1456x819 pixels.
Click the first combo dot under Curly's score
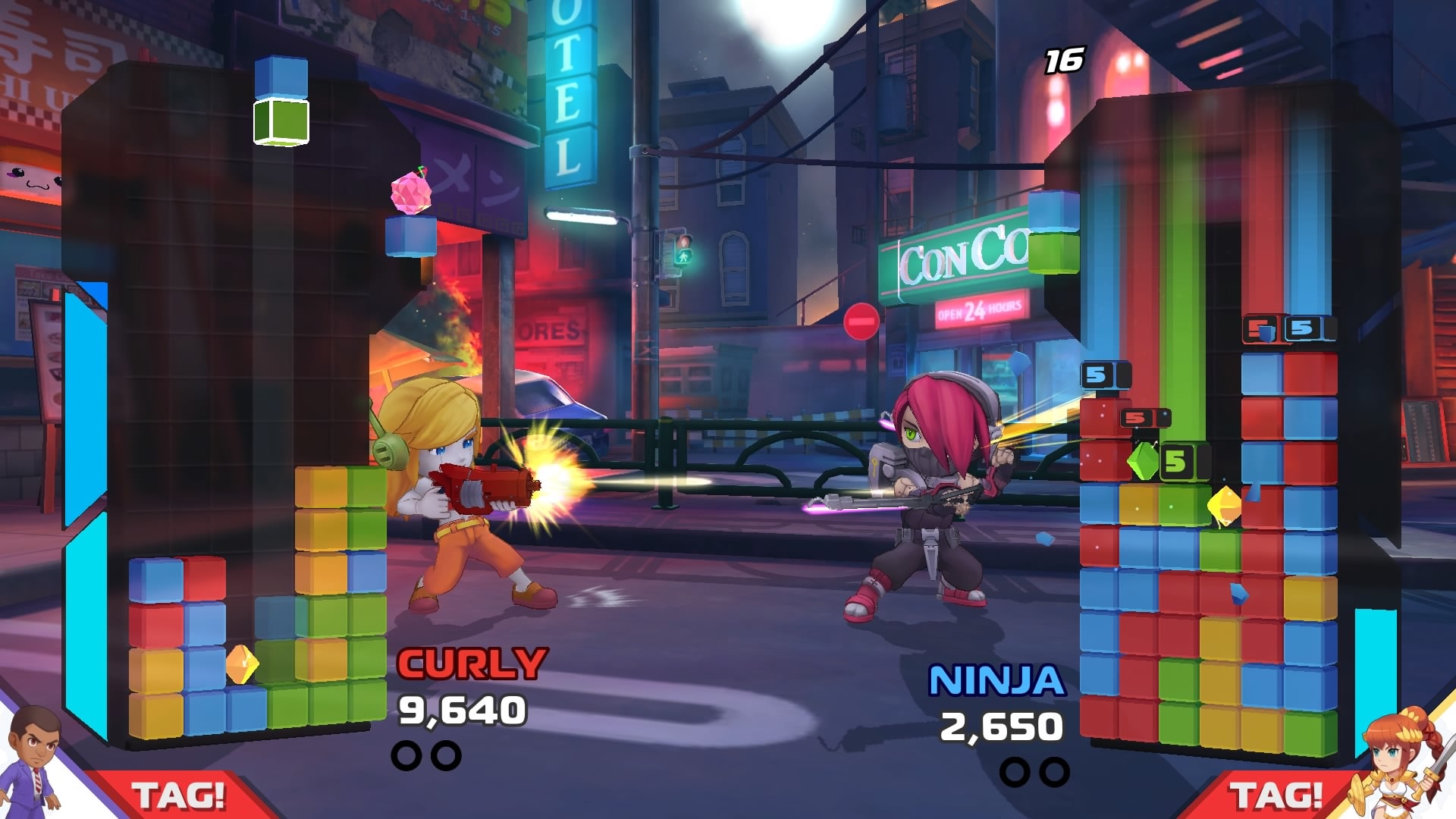tap(407, 755)
